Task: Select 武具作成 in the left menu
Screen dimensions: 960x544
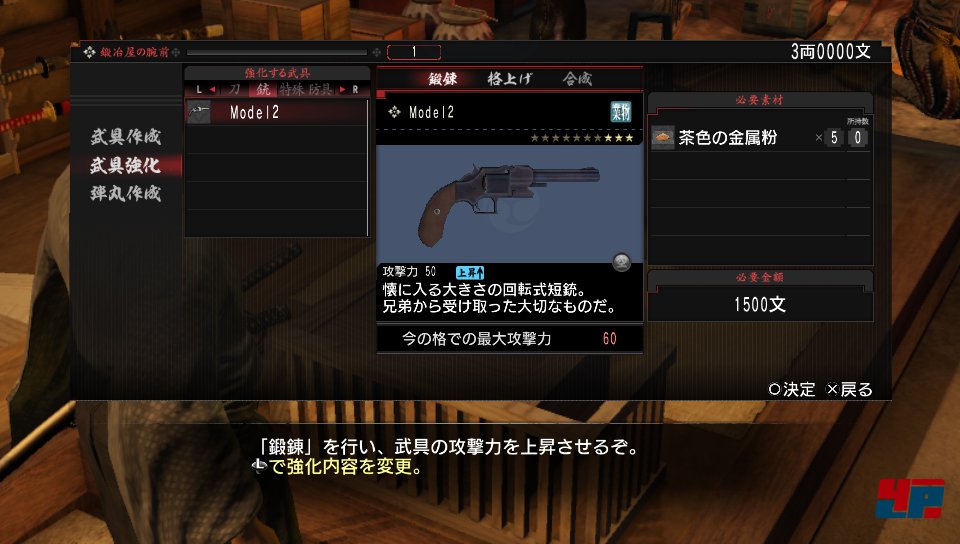Action: pos(126,136)
